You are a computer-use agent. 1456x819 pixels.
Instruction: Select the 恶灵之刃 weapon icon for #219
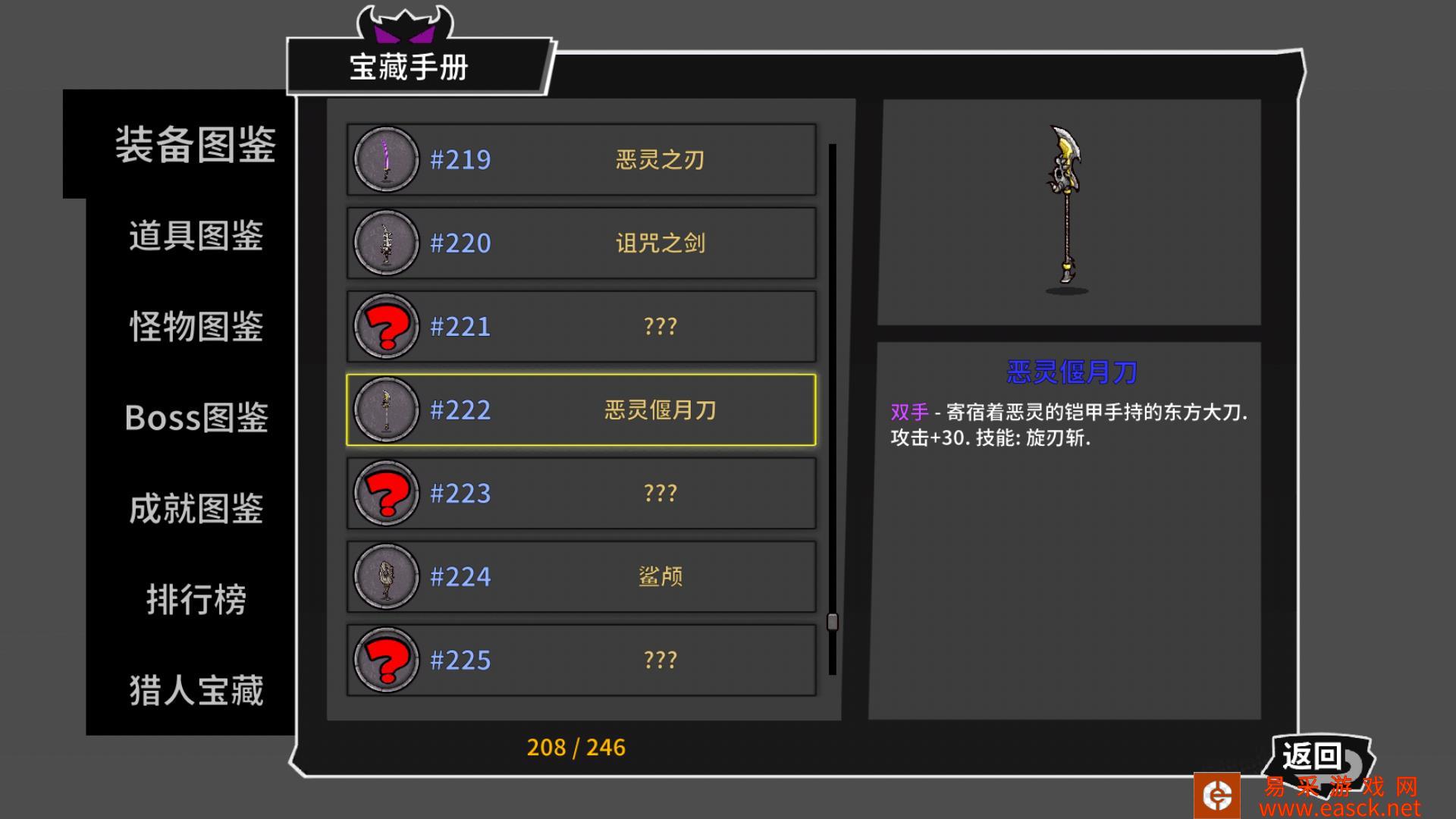(384, 159)
